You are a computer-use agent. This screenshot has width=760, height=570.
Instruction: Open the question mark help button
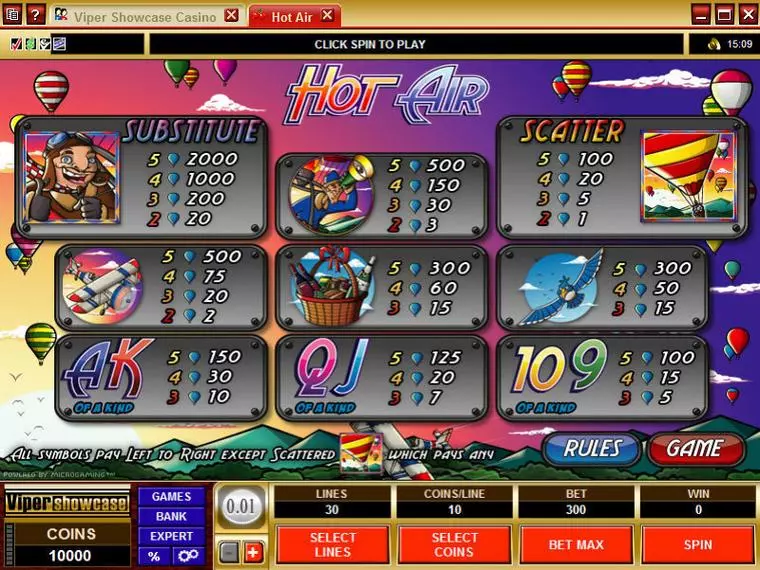coord(36,15)
